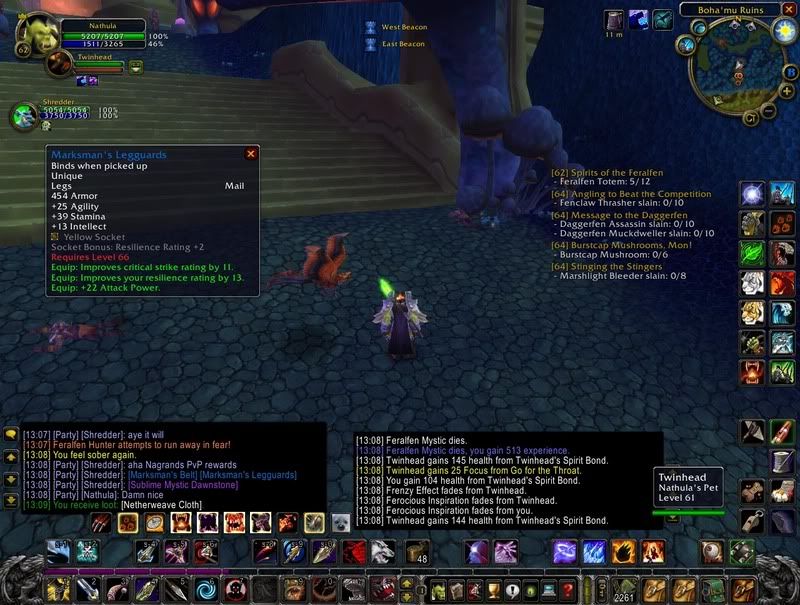Close the Marksman's Legguards tooltip
This screenshot has height=605, width=800.
(251, 154)
